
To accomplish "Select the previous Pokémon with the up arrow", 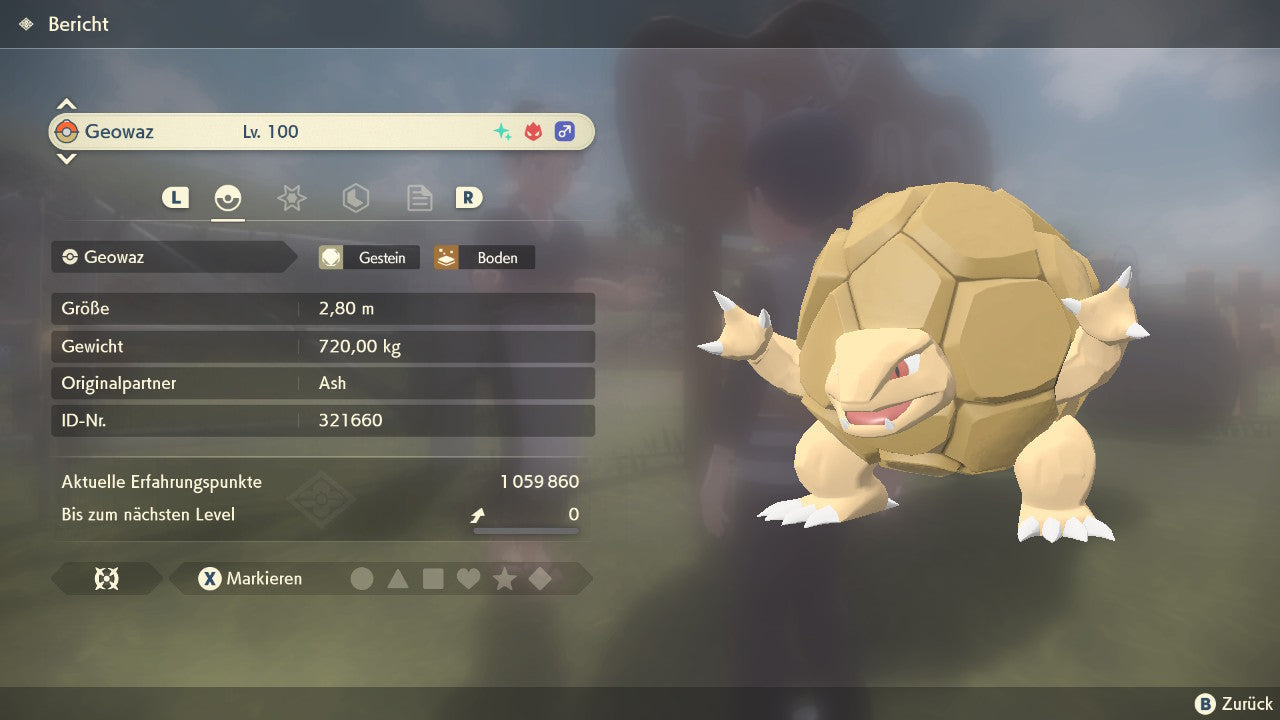I will [66, 104].
